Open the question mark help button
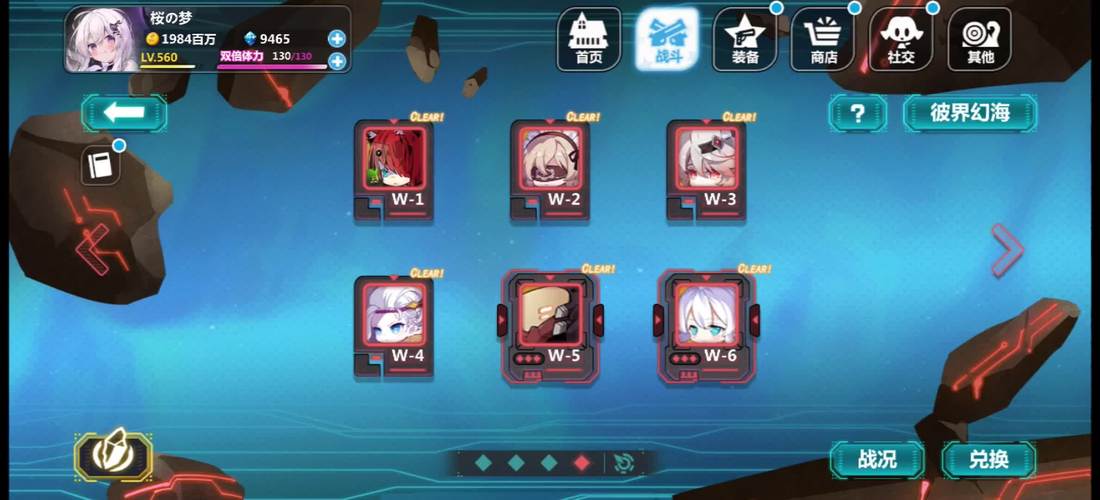The width and height of the screenshot is (1100, 500). pyautogui.click(x=857, y=113)
